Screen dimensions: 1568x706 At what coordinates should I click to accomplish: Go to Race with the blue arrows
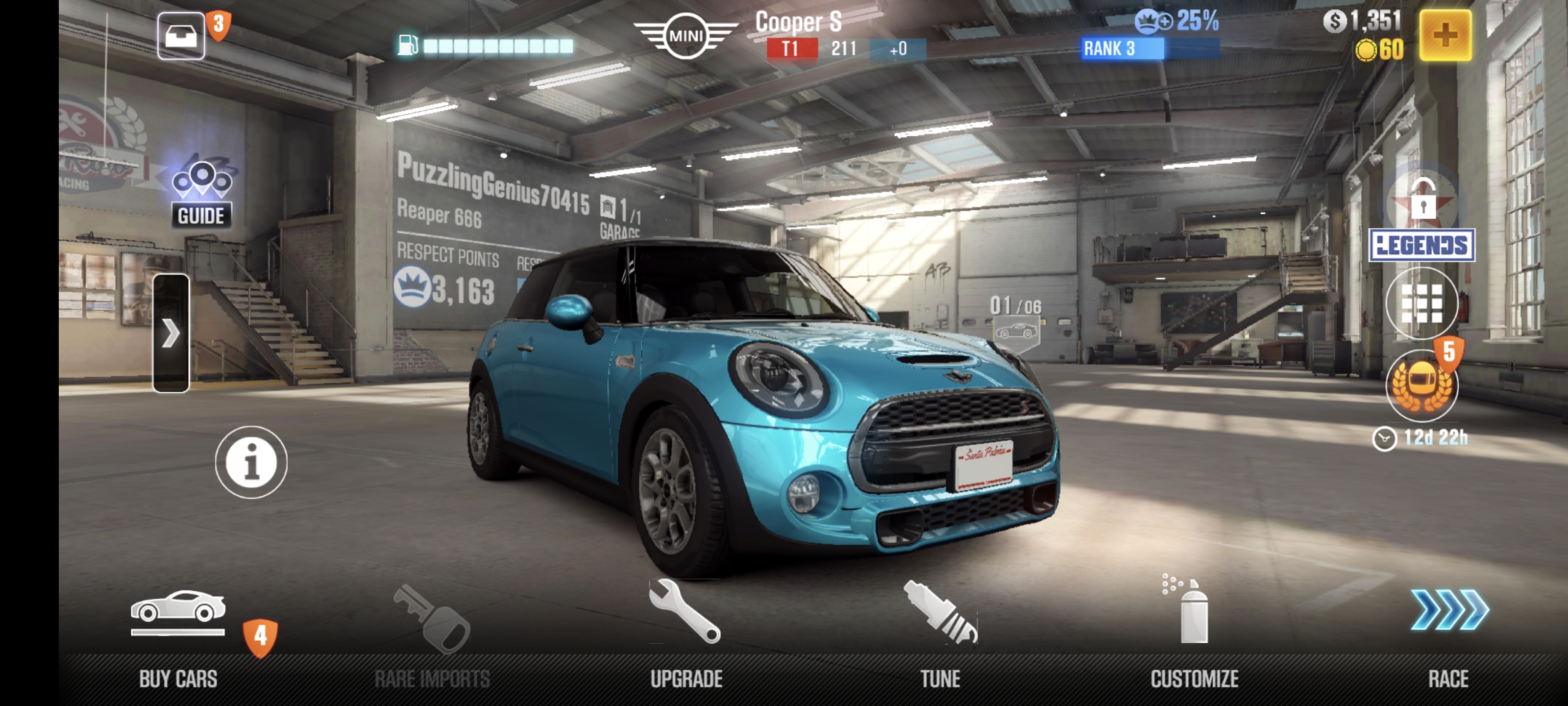[x=1449, y=633]
